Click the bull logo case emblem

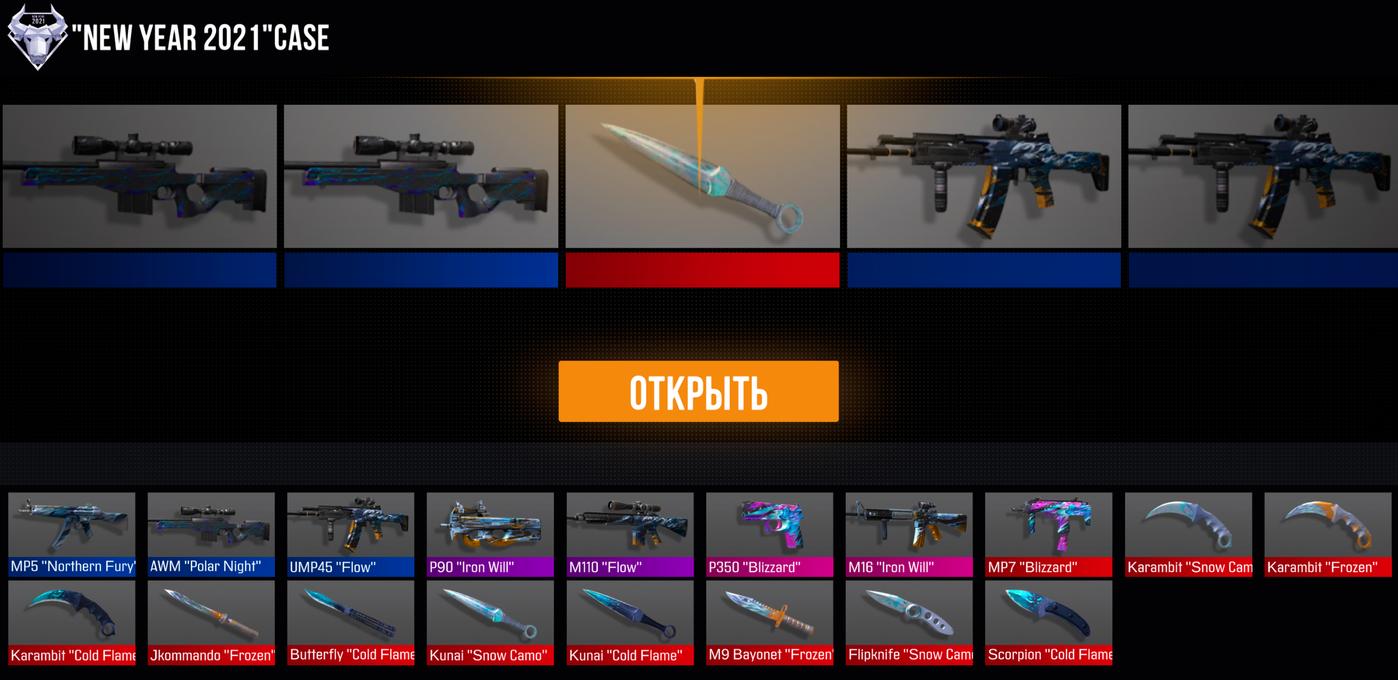(37, 38)
